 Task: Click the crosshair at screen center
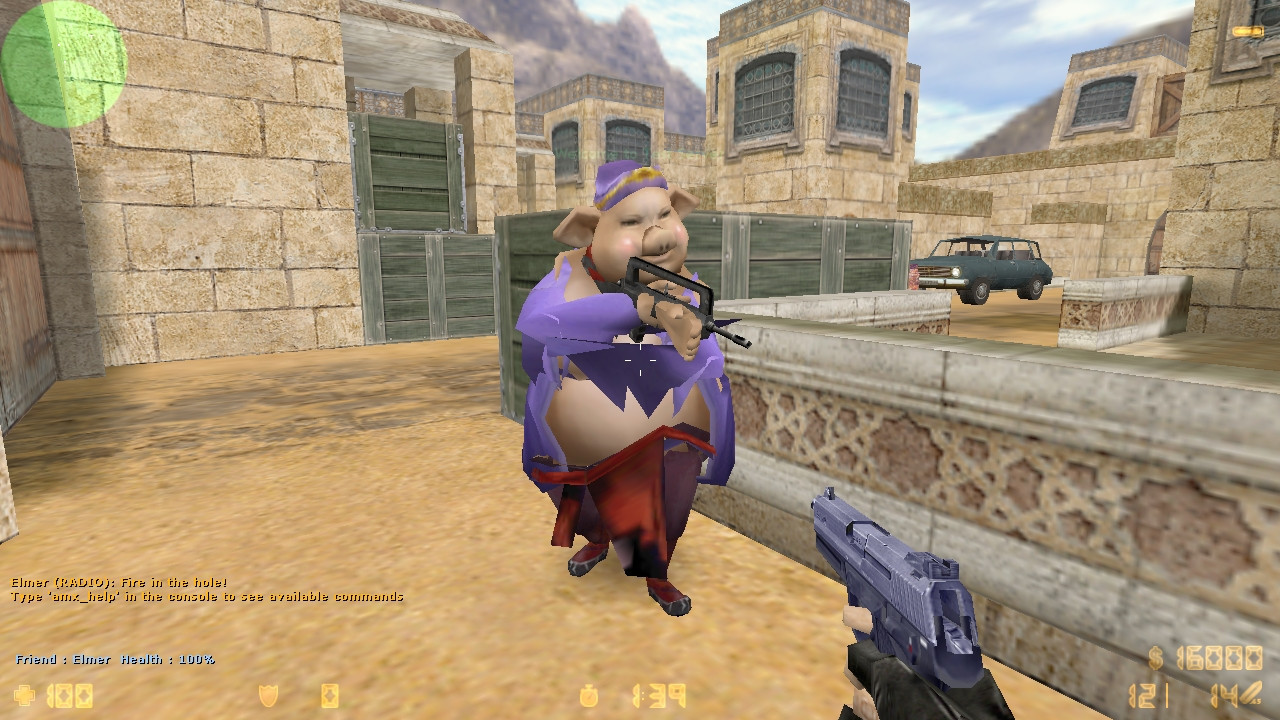tap(640, 360)
